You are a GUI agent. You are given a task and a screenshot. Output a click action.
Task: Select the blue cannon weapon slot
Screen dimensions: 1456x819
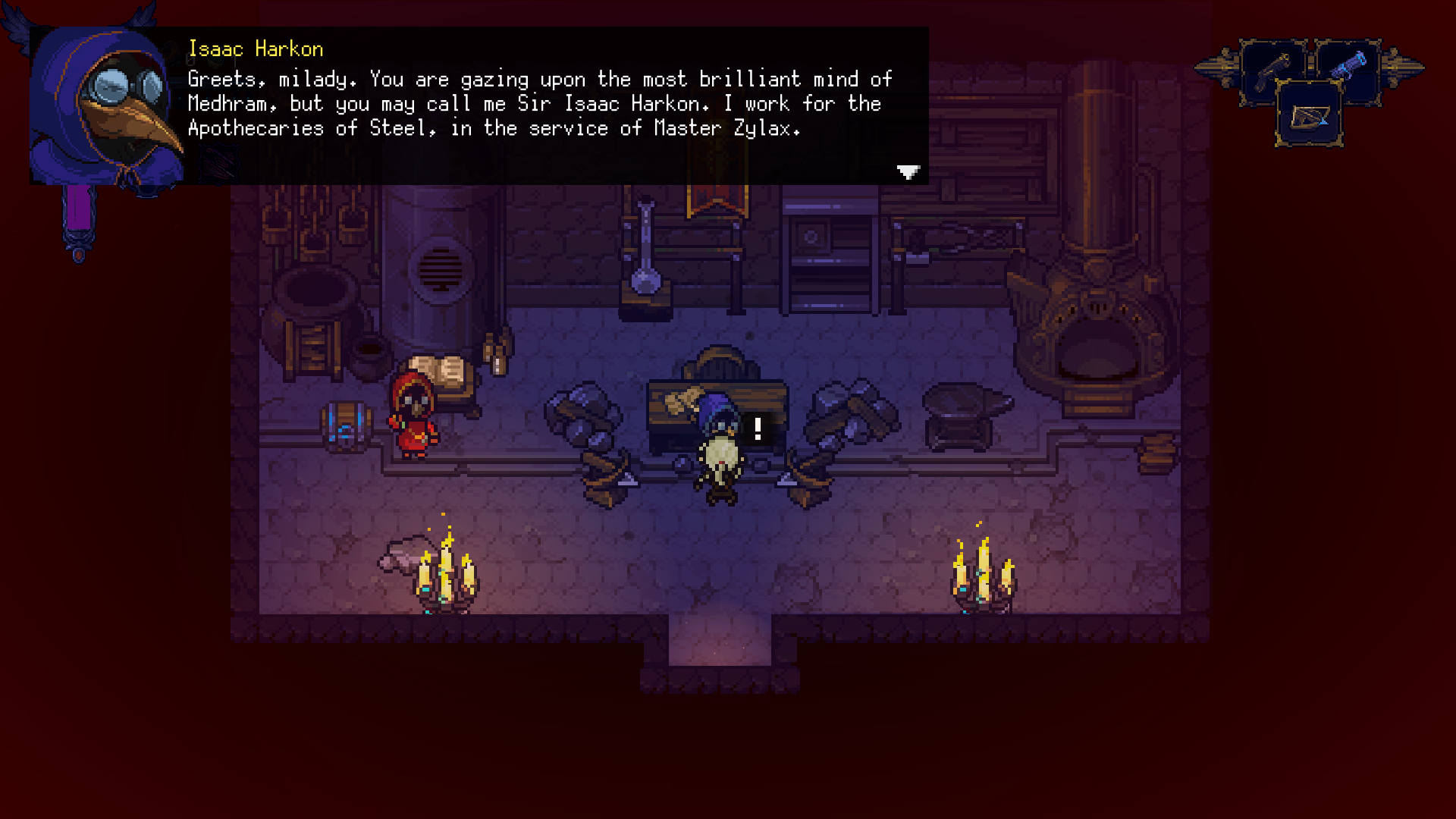(x=1348, y=67)
